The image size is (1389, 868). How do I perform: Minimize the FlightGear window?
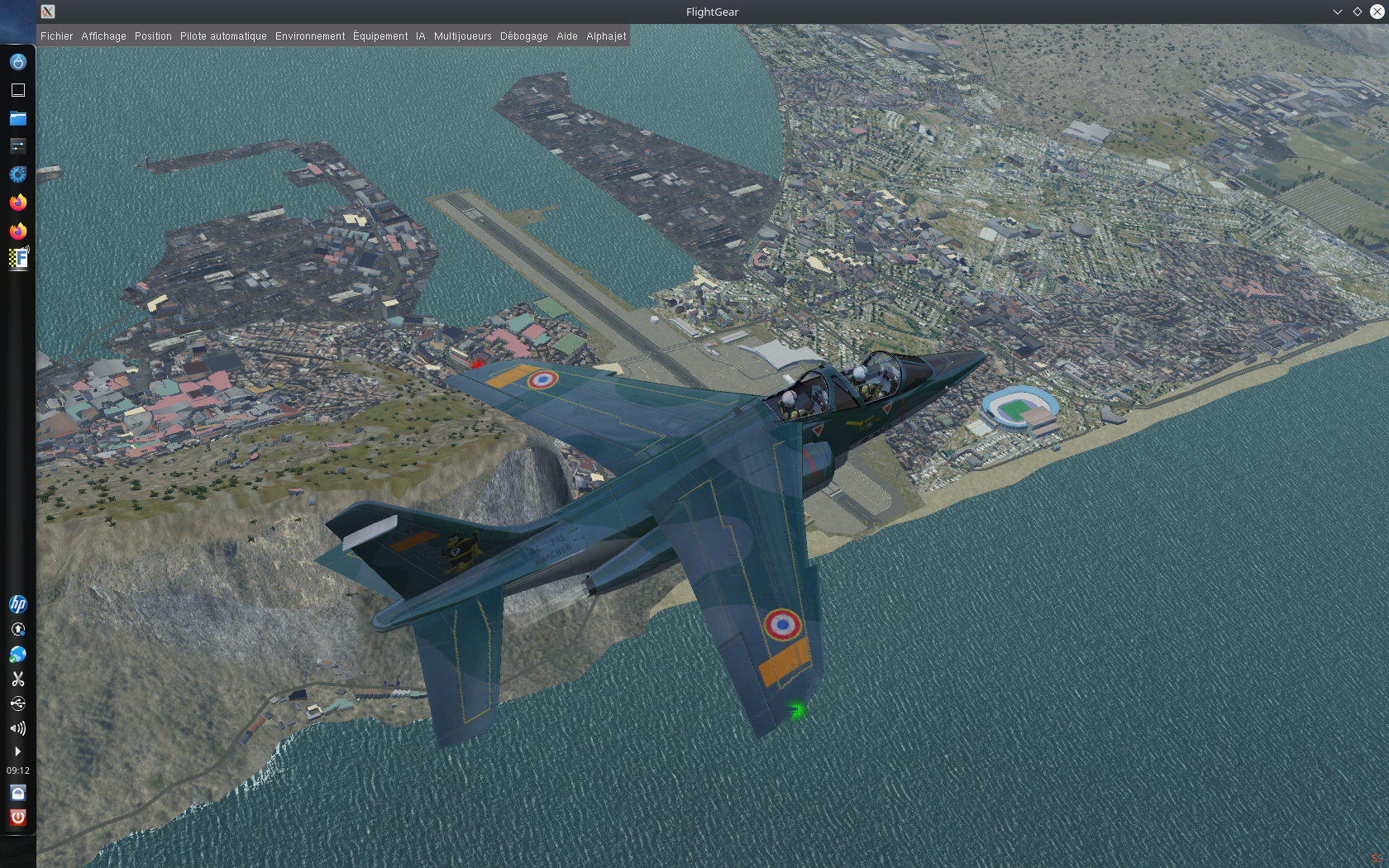point(1337,12)
